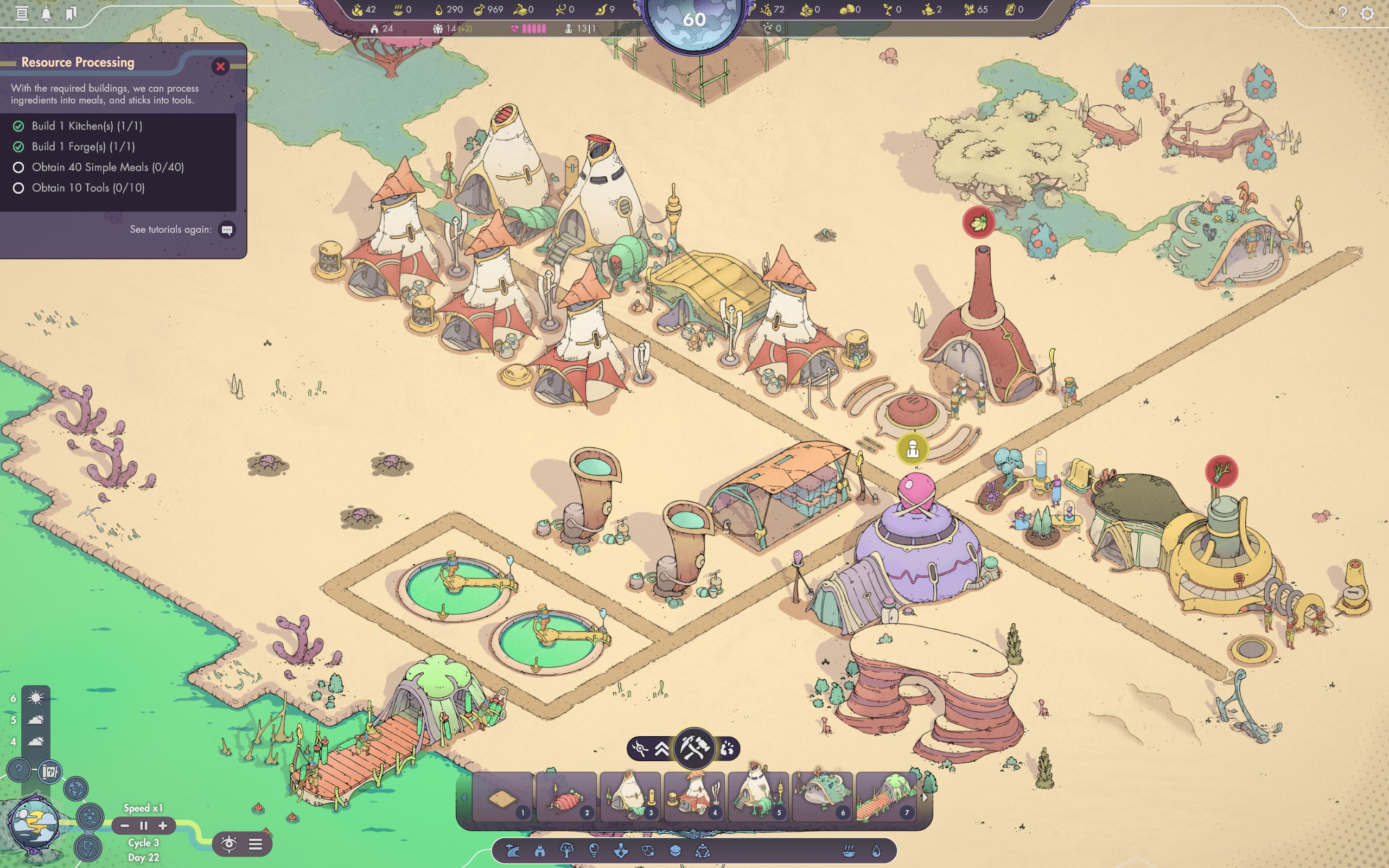Viewport: 1389px width, 868px height.
Task: Close the Resource Processing panel
Action: tap(220, 67)
